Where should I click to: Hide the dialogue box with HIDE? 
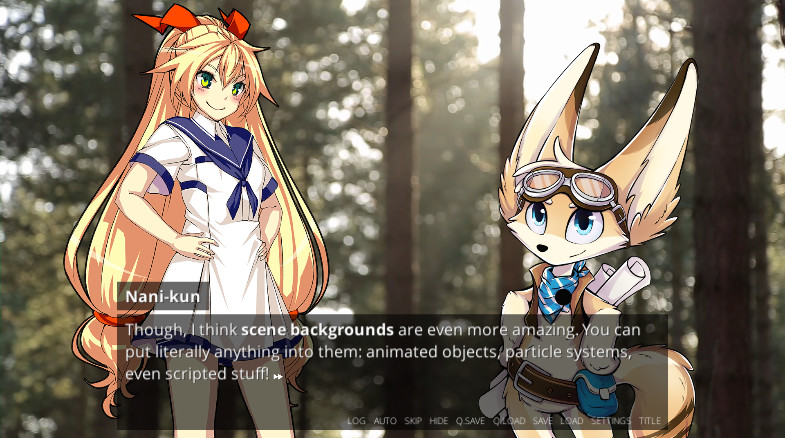(439, 421)
